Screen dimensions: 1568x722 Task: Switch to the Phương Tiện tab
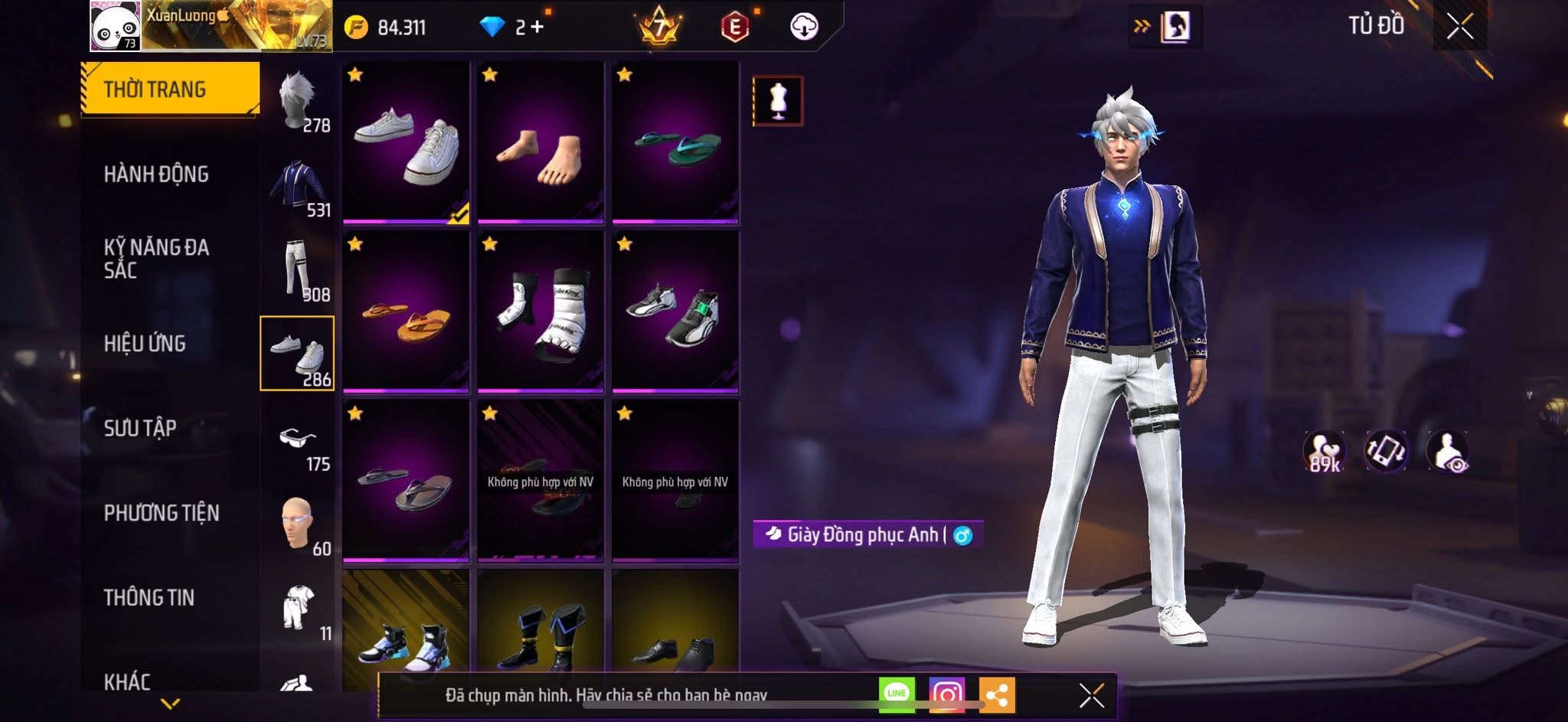coord(162,513)
